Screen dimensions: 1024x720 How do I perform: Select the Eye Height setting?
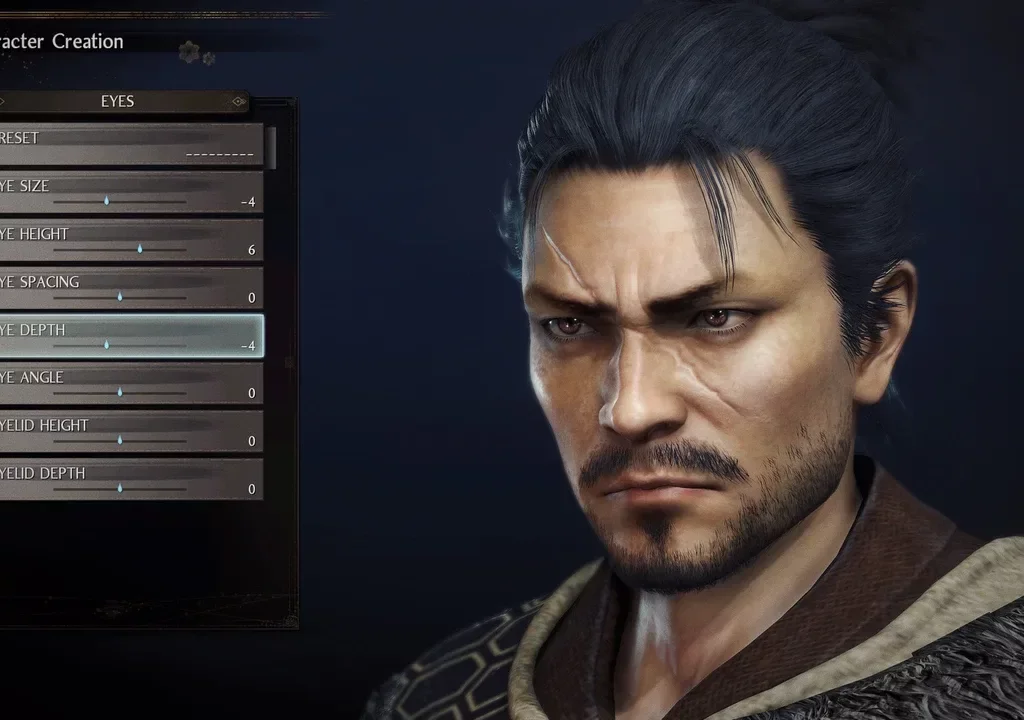[x=130, y=240]
